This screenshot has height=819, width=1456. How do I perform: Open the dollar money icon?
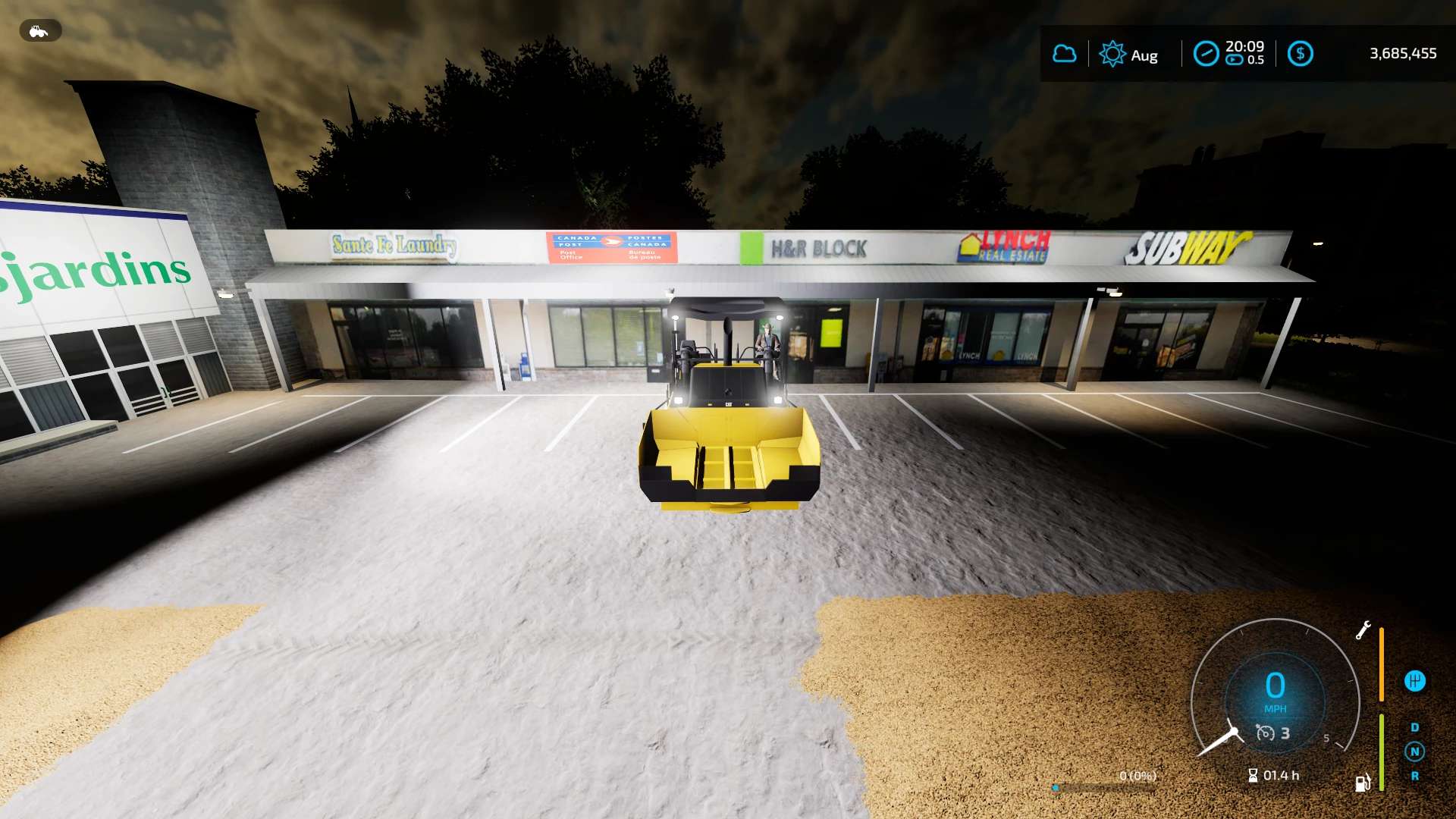click(1301, 54)
